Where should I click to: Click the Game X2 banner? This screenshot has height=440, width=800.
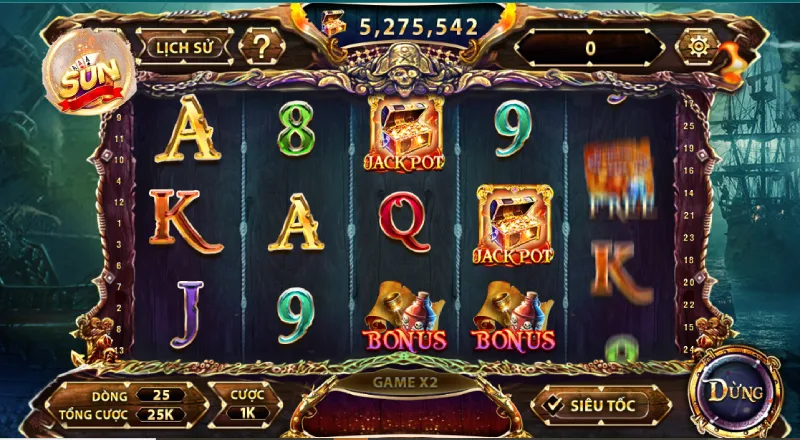point(404,382)
